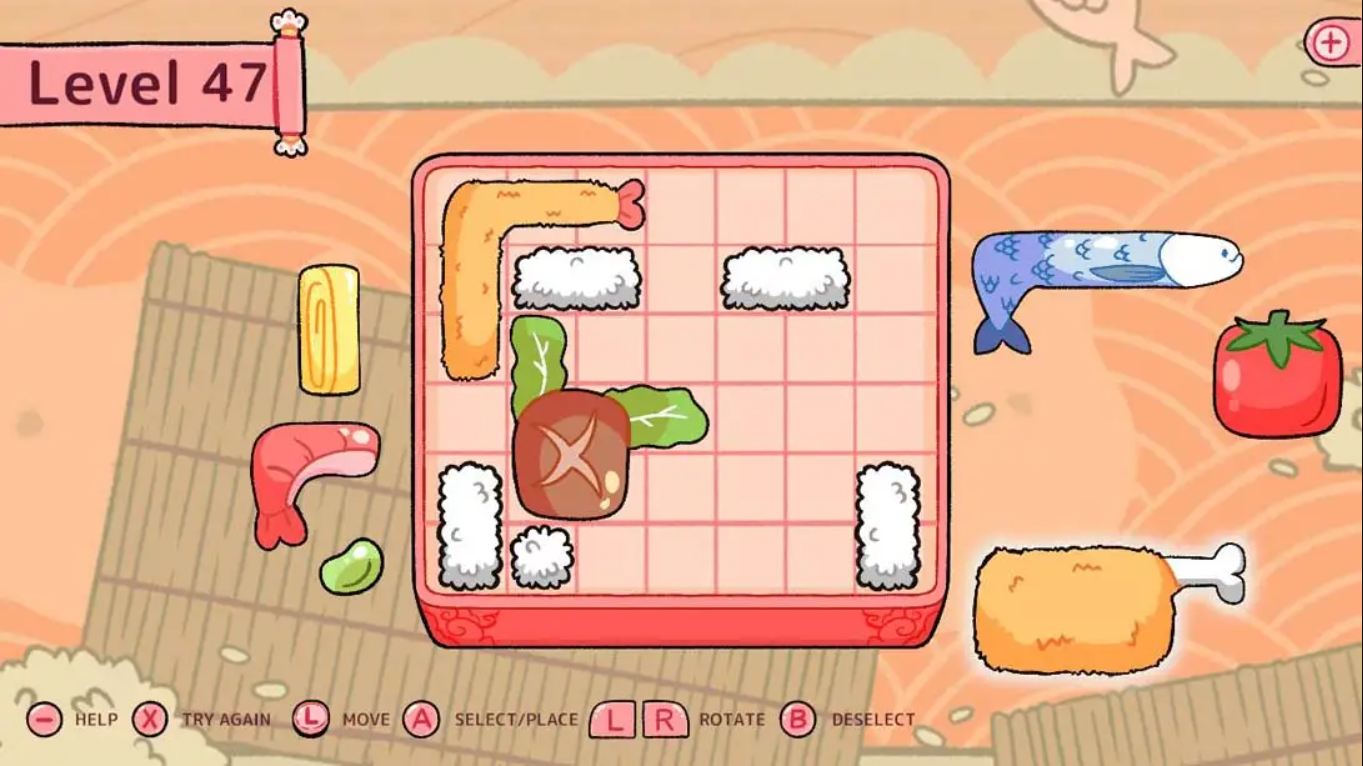
Task: Select the mushroom with lettuce in the grid
Action: click(570, 455)
